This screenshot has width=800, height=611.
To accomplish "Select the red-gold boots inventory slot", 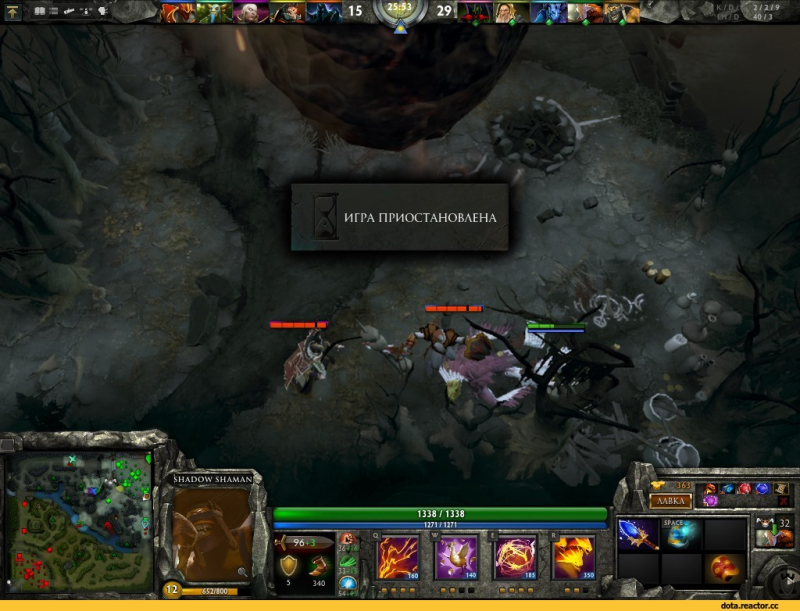I will coord(723,569).
